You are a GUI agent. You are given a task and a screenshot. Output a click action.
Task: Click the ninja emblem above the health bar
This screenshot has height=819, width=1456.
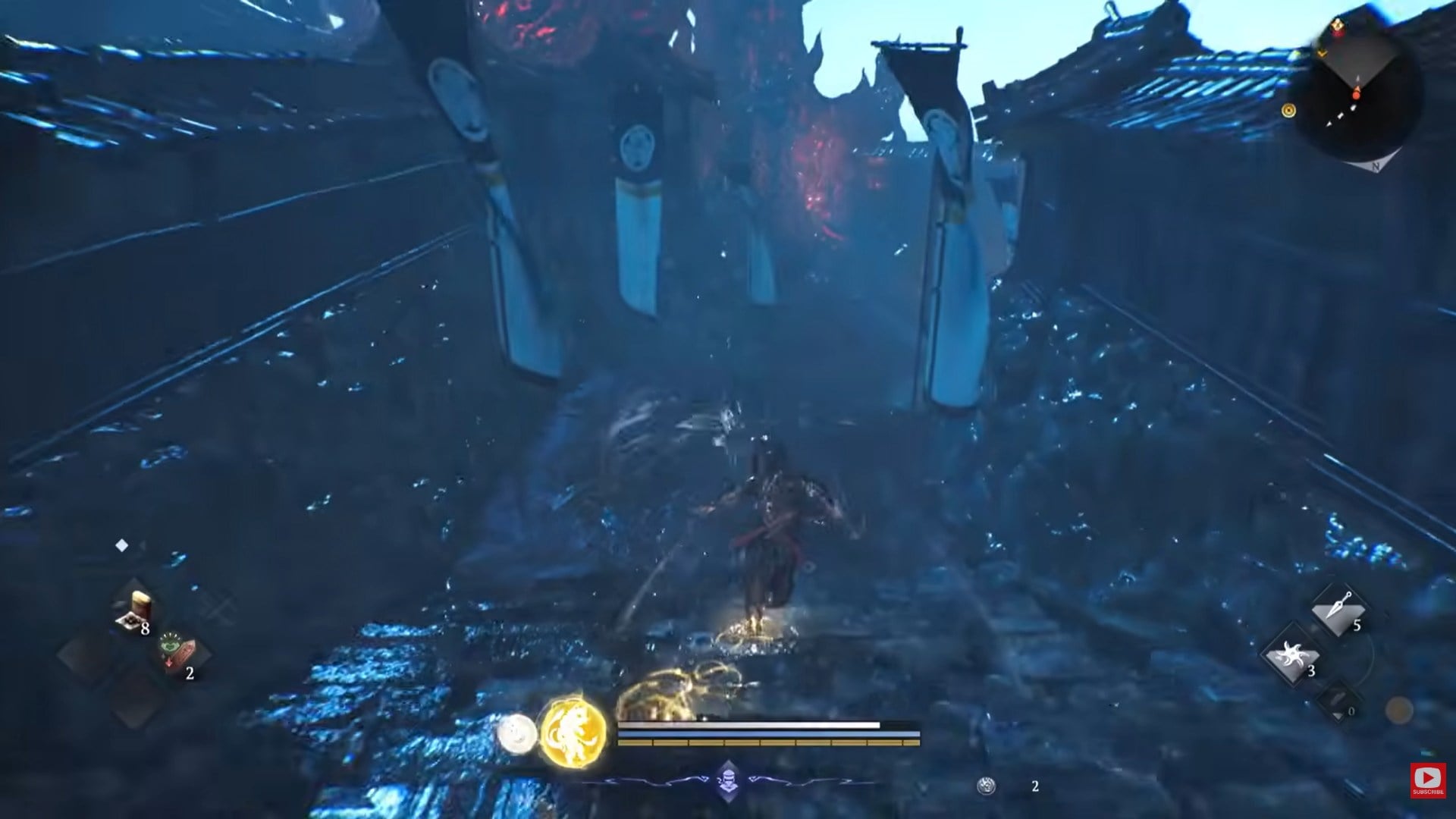728,781
